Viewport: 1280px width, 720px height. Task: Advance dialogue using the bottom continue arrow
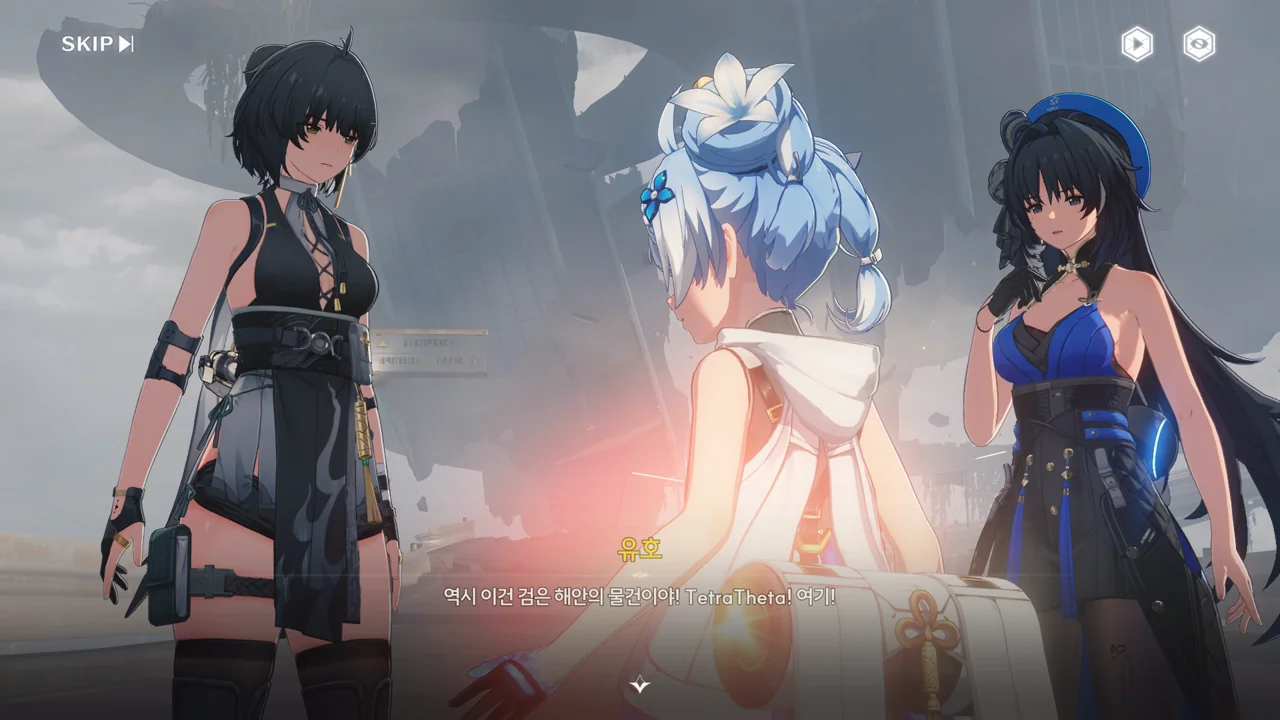click(x=640, y=685)
